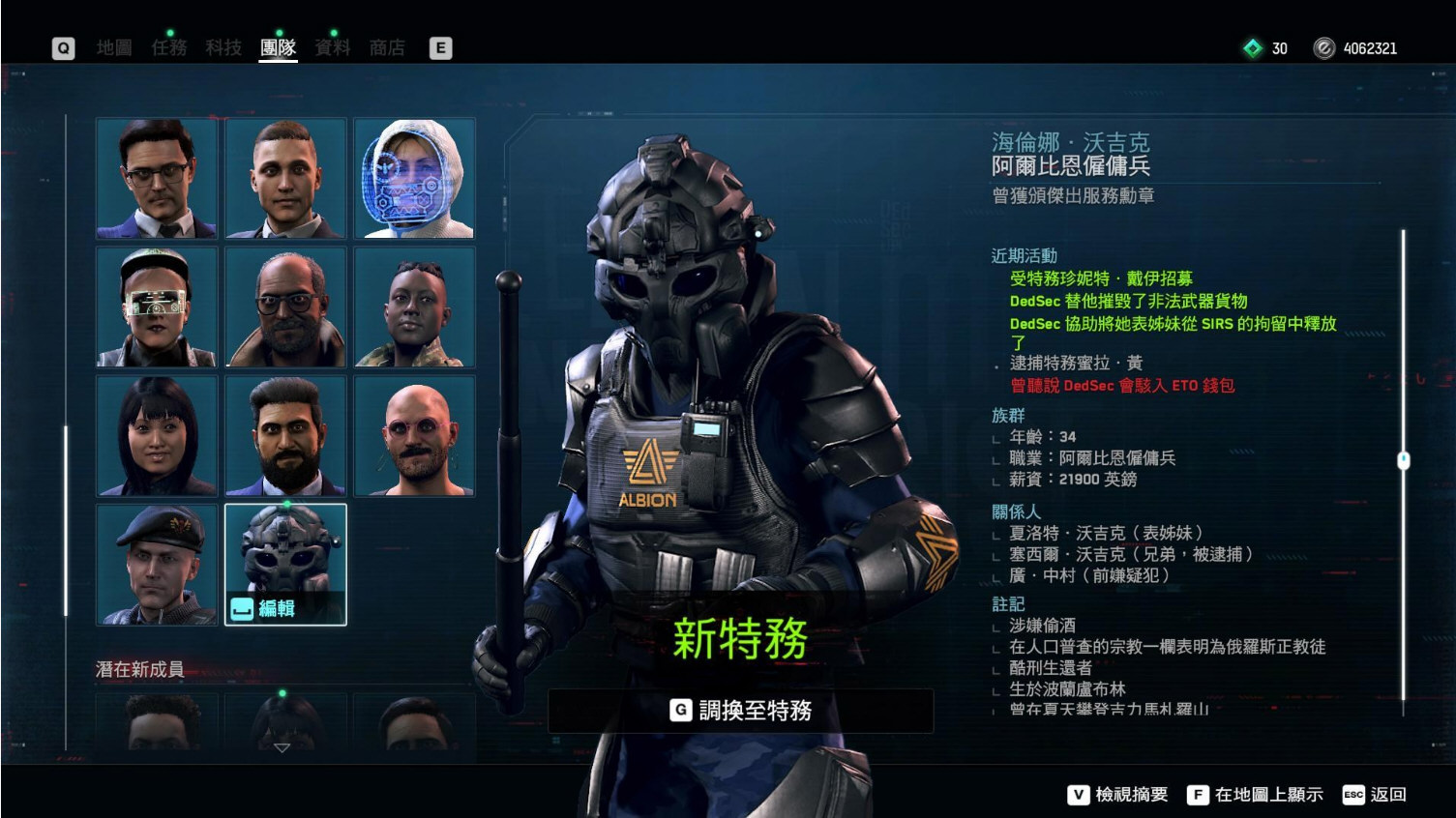
Task: Click the 編輯 edit button on the Albion helmet portrait
Action: click(264, 608)
